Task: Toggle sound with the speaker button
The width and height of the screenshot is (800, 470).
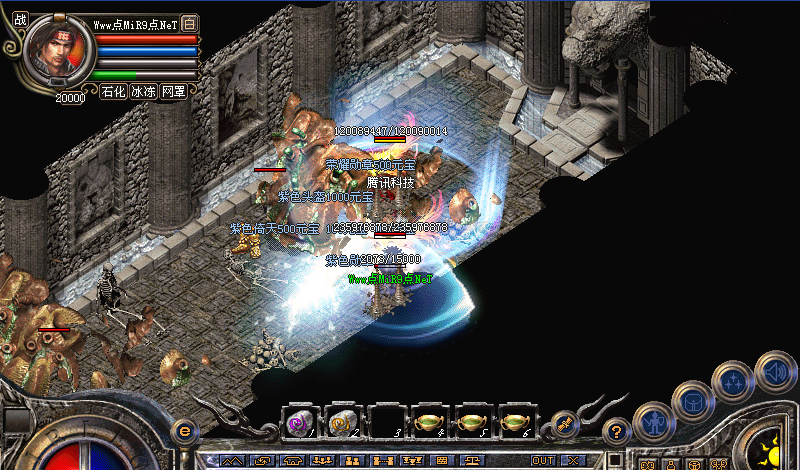Action: (775, 371)
